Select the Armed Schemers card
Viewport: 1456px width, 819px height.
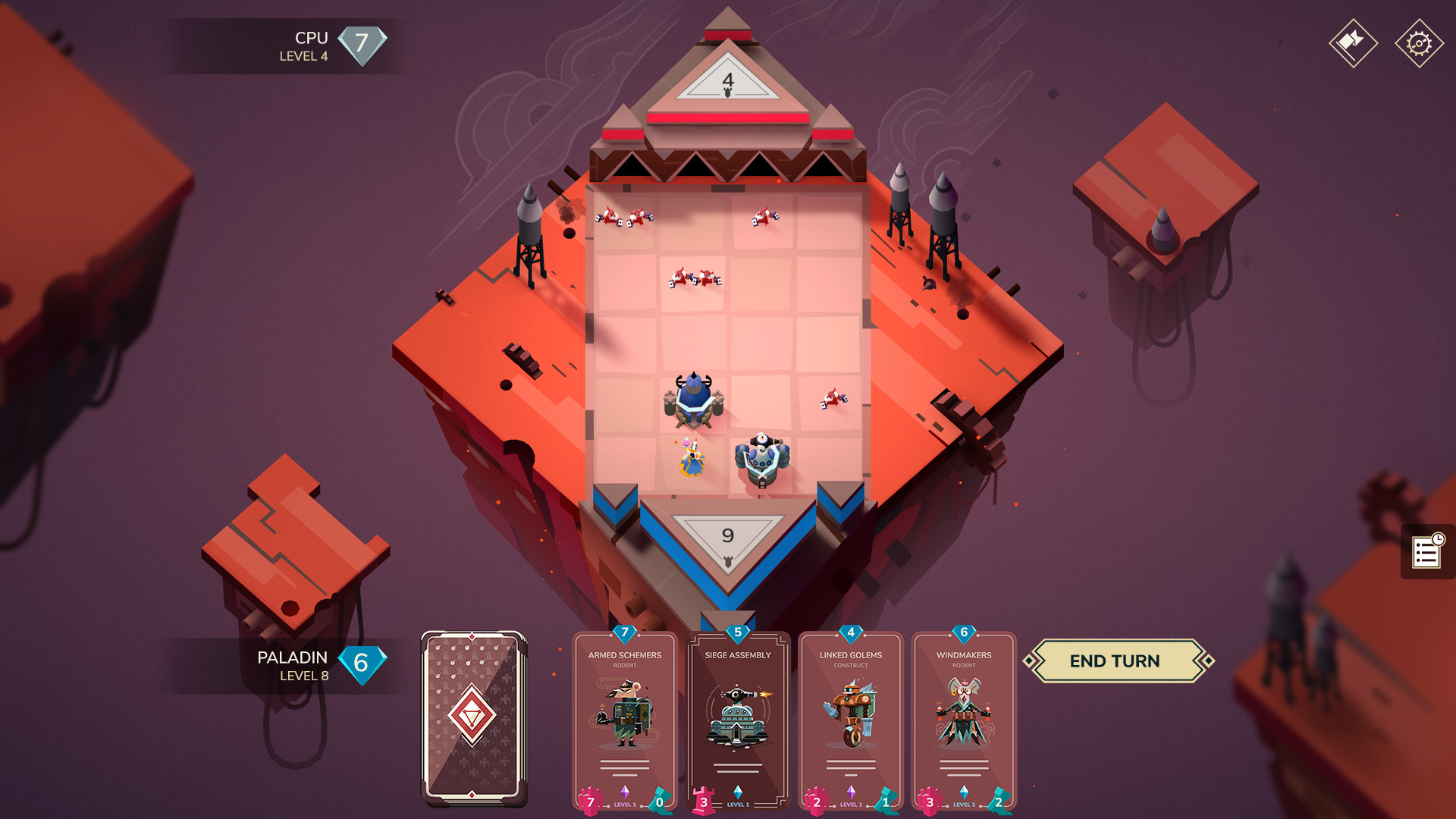tap(623, 717)
